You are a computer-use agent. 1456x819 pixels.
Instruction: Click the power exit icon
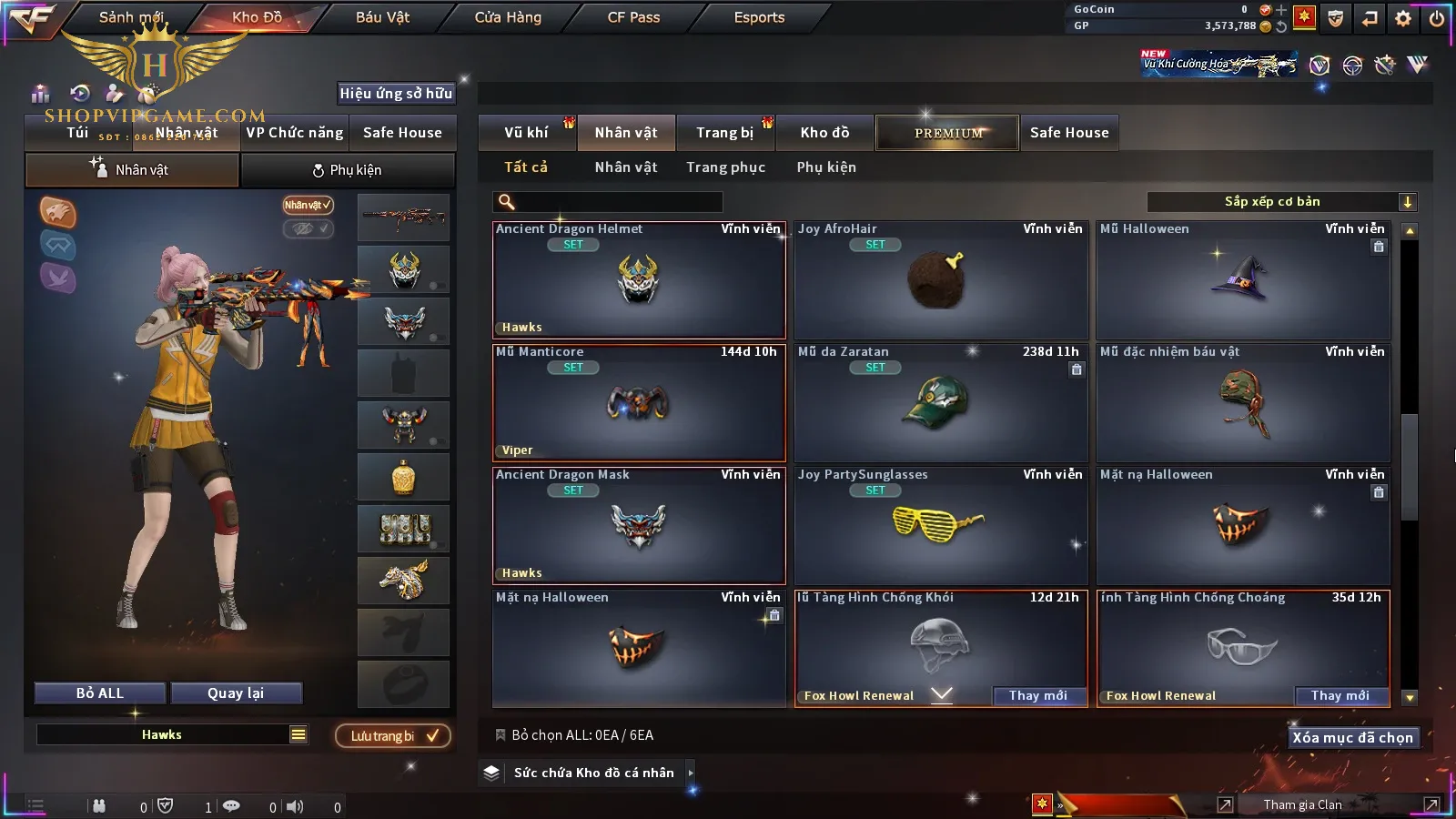click(x=1436, y=18)
